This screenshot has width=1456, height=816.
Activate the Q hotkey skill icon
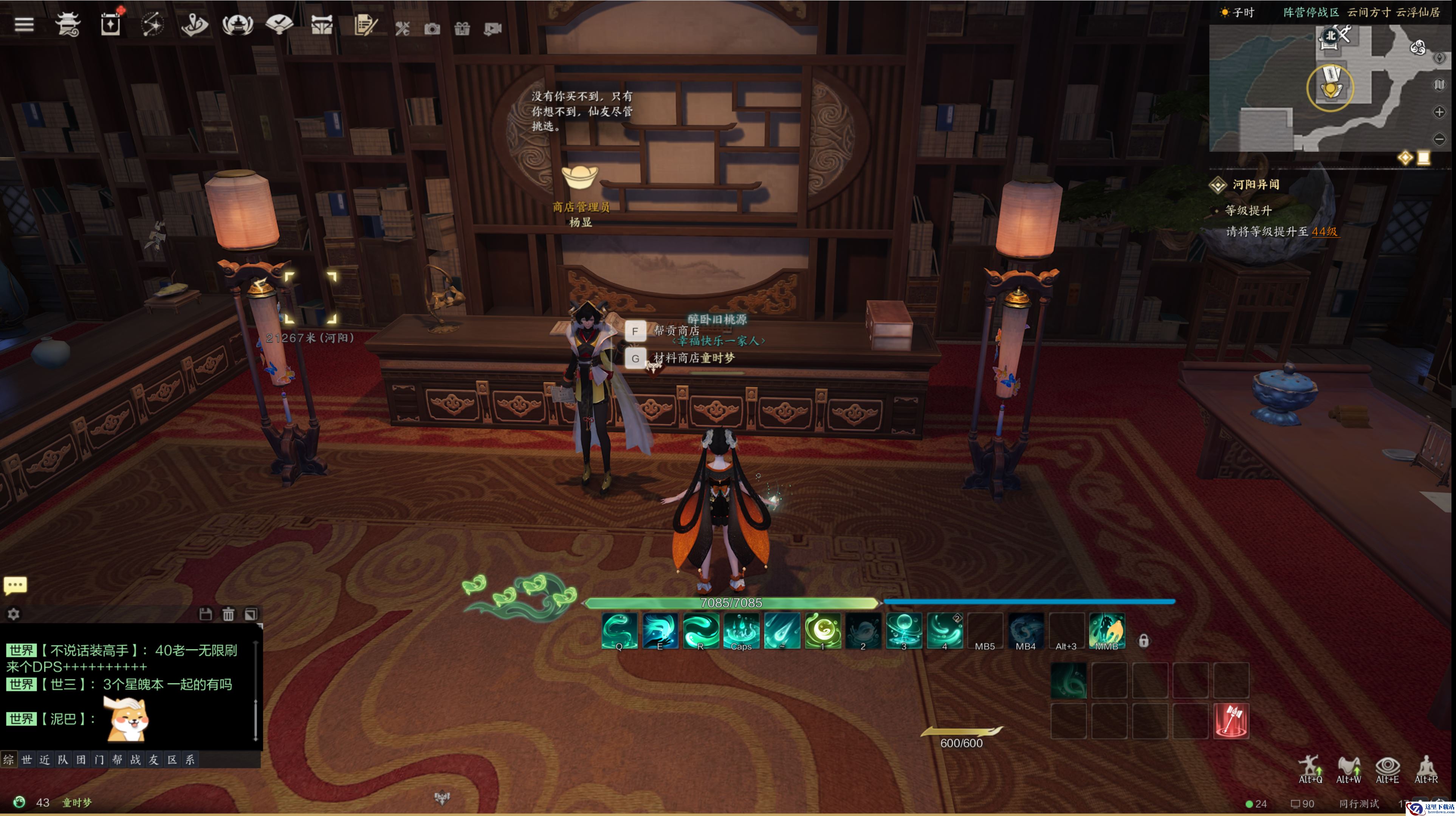click(x=620, y=630)
